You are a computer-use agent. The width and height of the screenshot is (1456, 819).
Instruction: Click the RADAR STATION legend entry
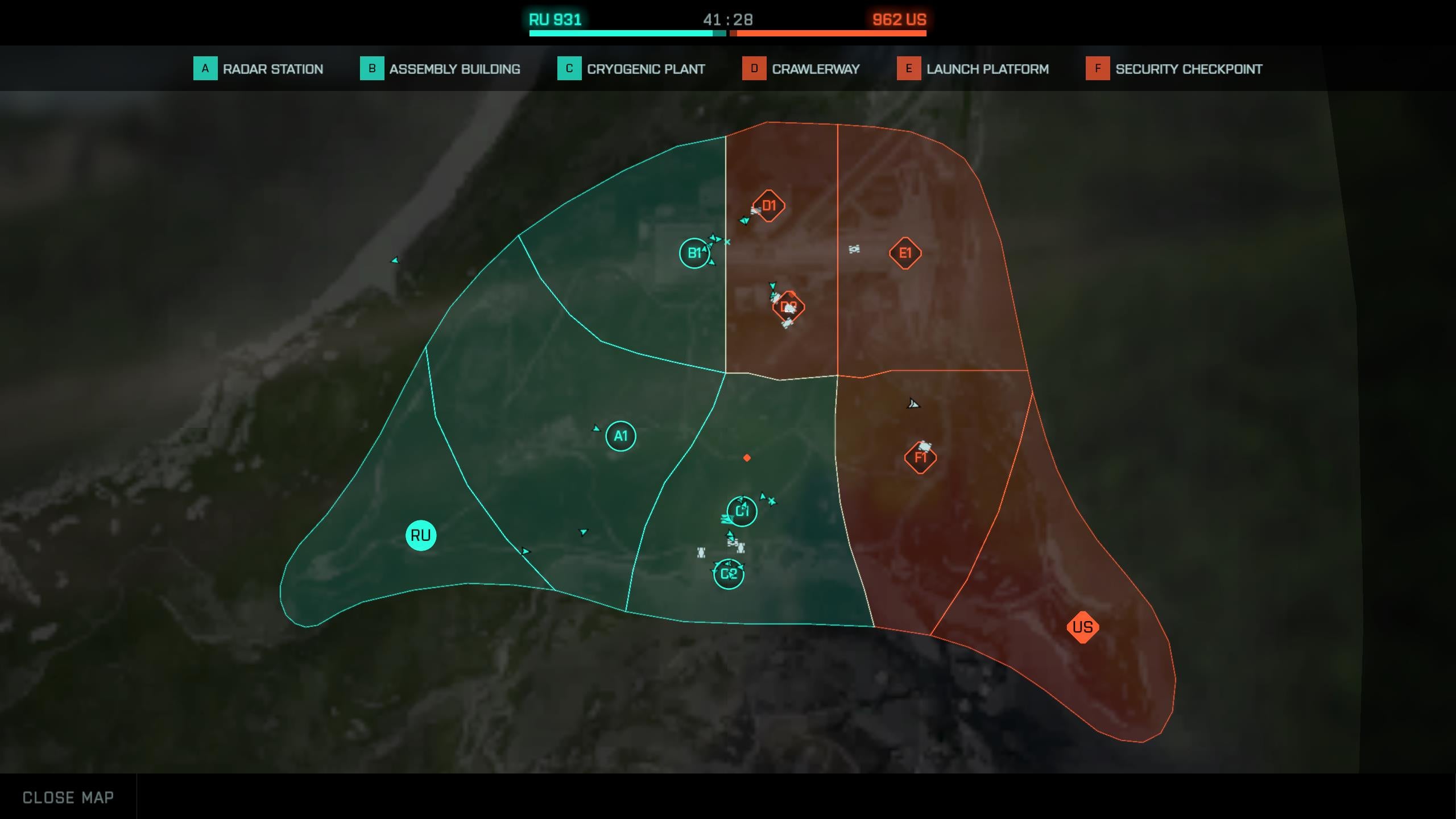(272, 69)
